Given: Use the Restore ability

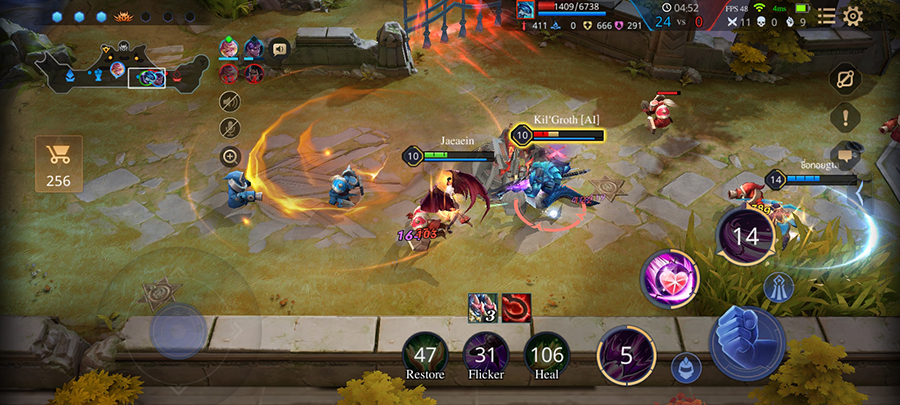Looking at the screenshot, I should click(x=426, y=355).
